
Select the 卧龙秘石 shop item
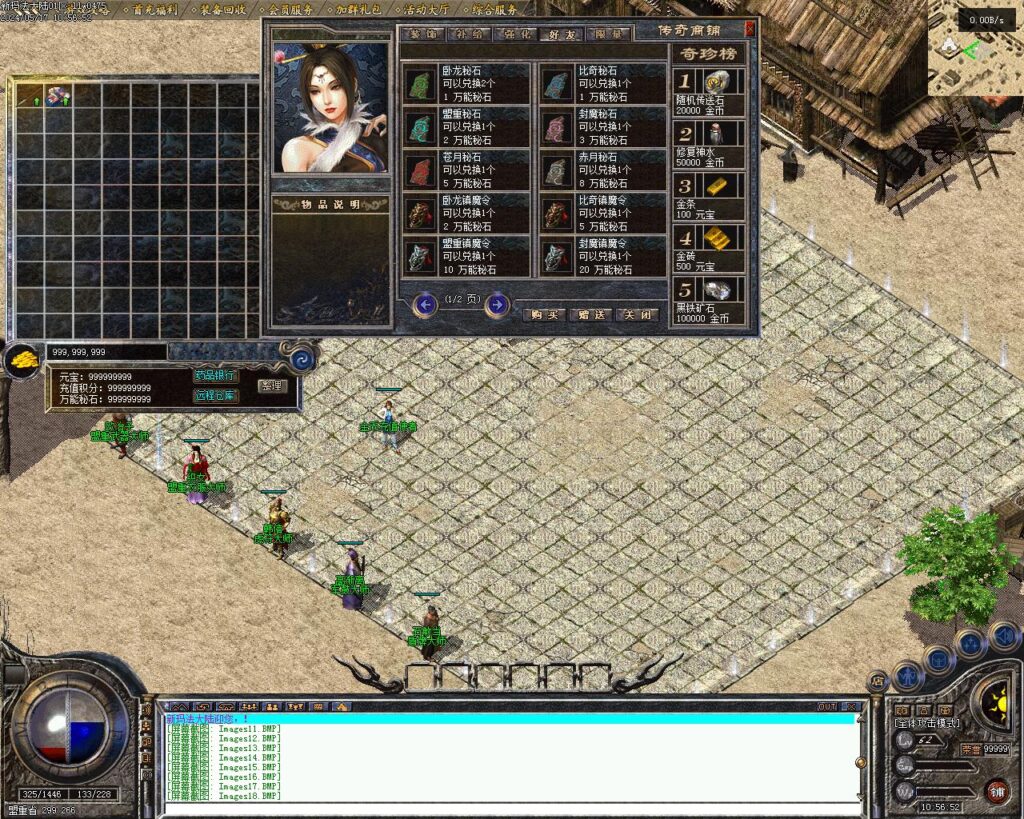click(466, 84)
